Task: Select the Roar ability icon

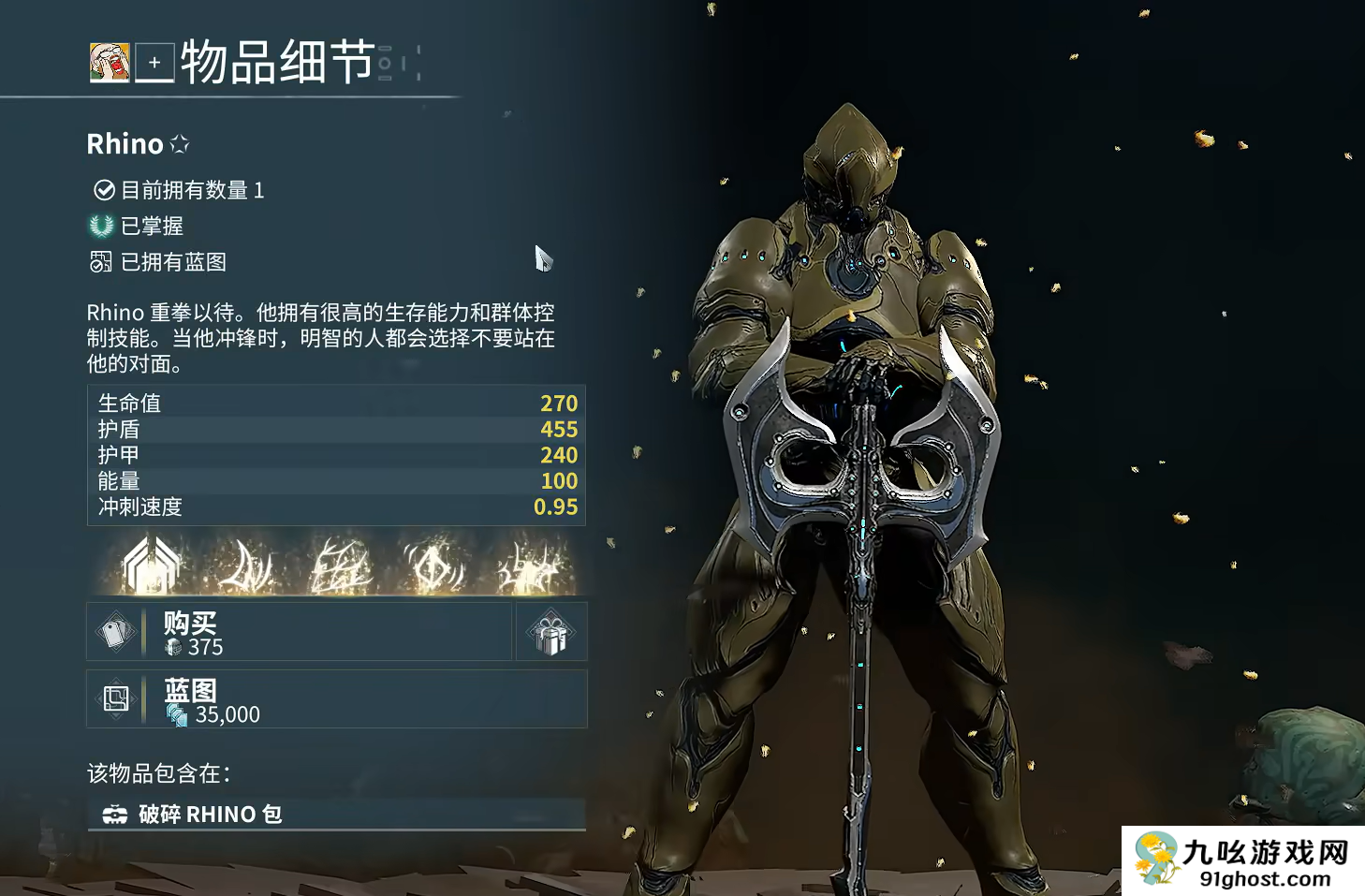Action: pos(432,562)
